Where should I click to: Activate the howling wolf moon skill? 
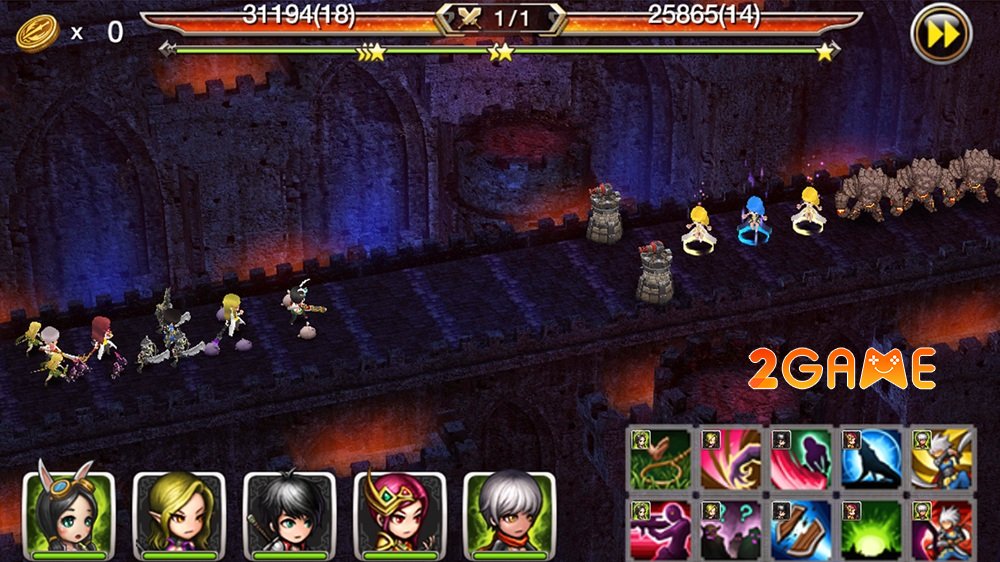(x=870, y=459)
